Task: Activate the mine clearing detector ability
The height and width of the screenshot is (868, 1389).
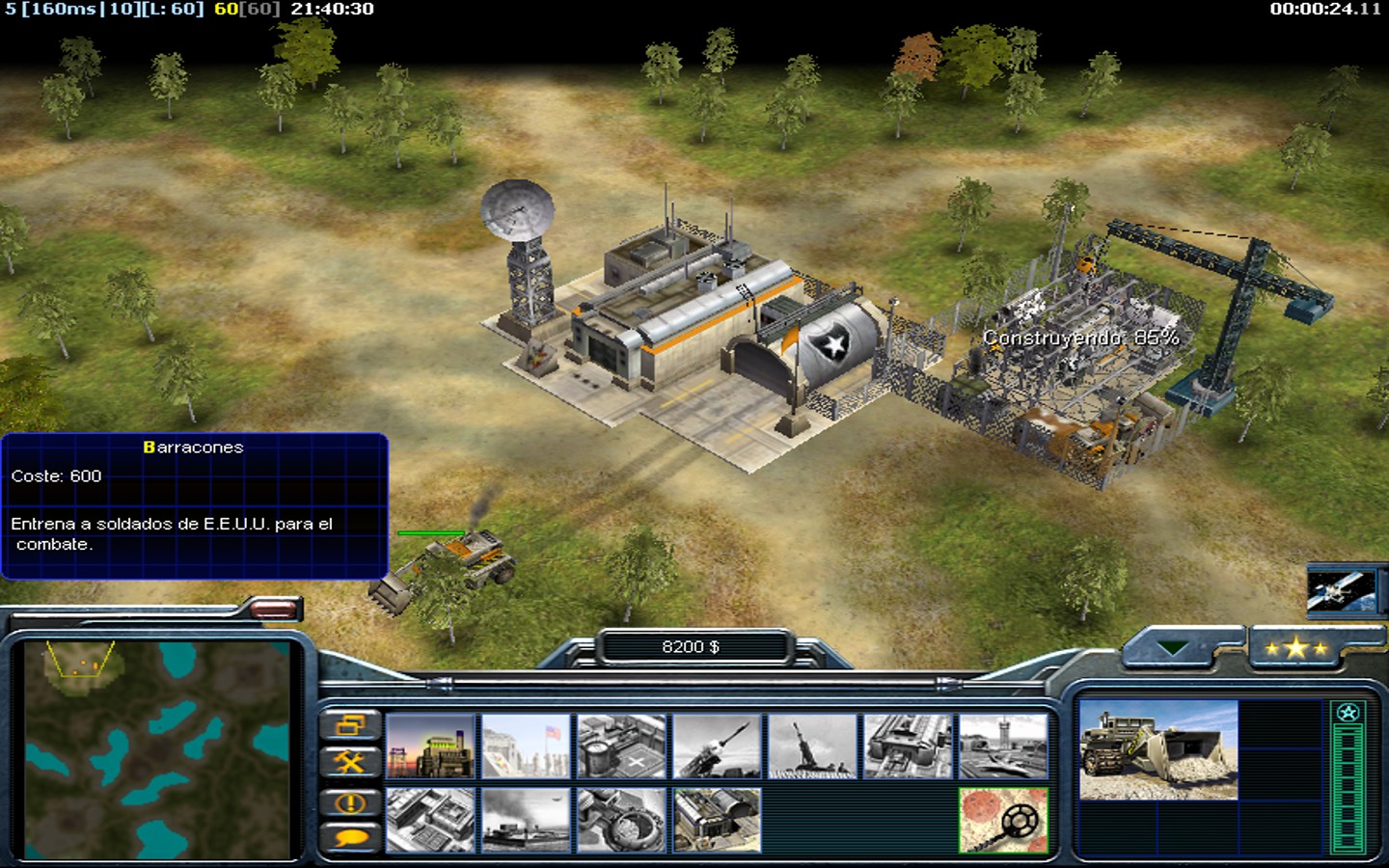Action: pos(1003,820)
